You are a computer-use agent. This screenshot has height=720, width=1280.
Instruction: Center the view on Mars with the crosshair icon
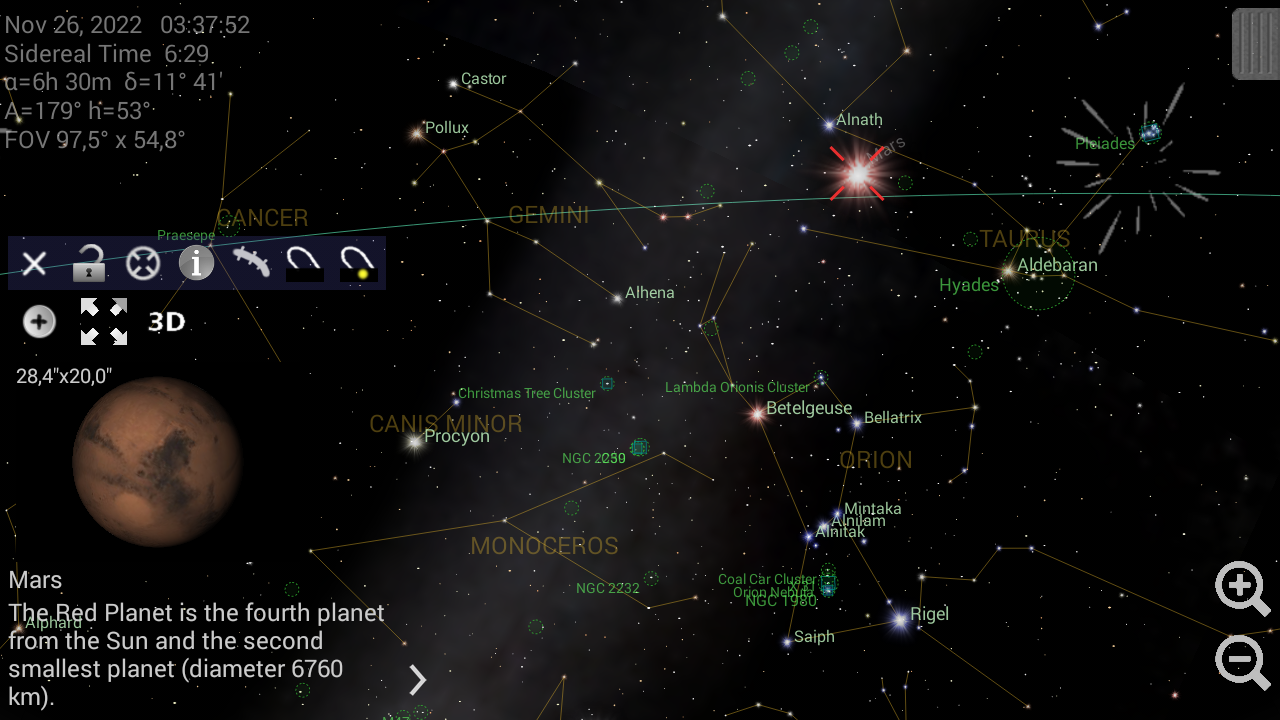pyautogui.click(x=143, y=263)
